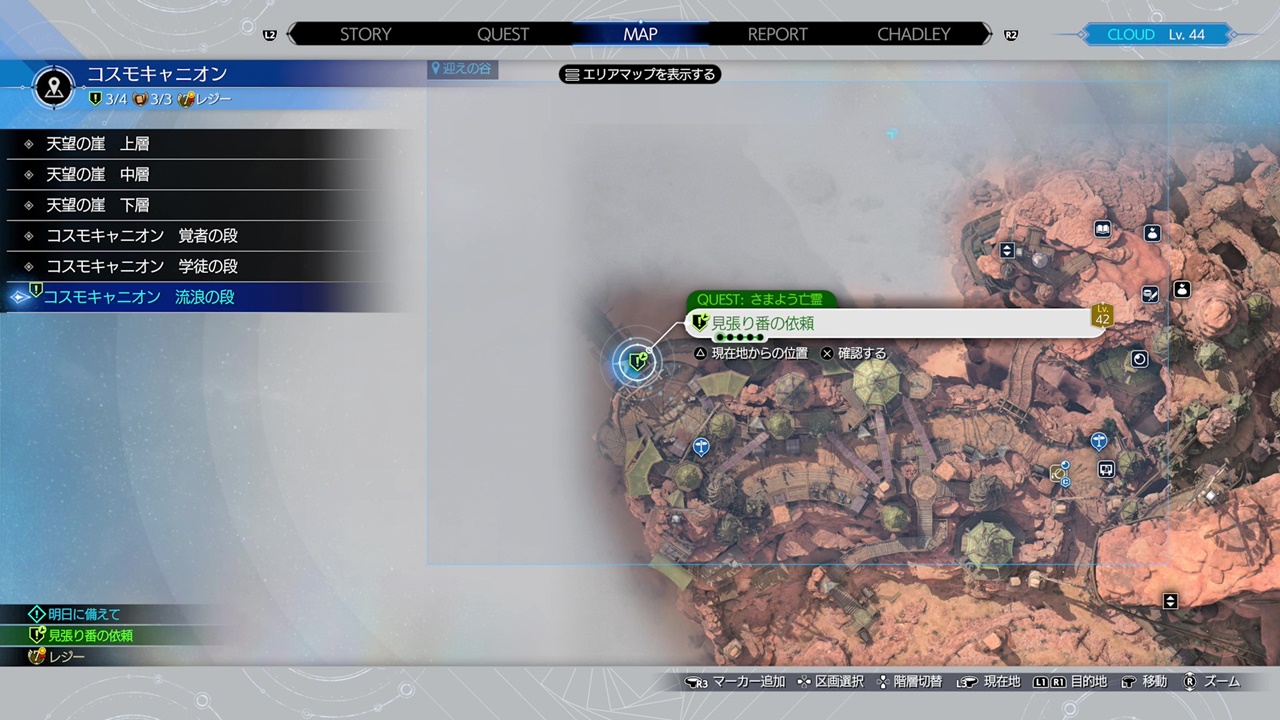Choose the 天望の崖 中層 floor entry
The width and height of the screenshot is (1280, 720).
click(98, 175)
